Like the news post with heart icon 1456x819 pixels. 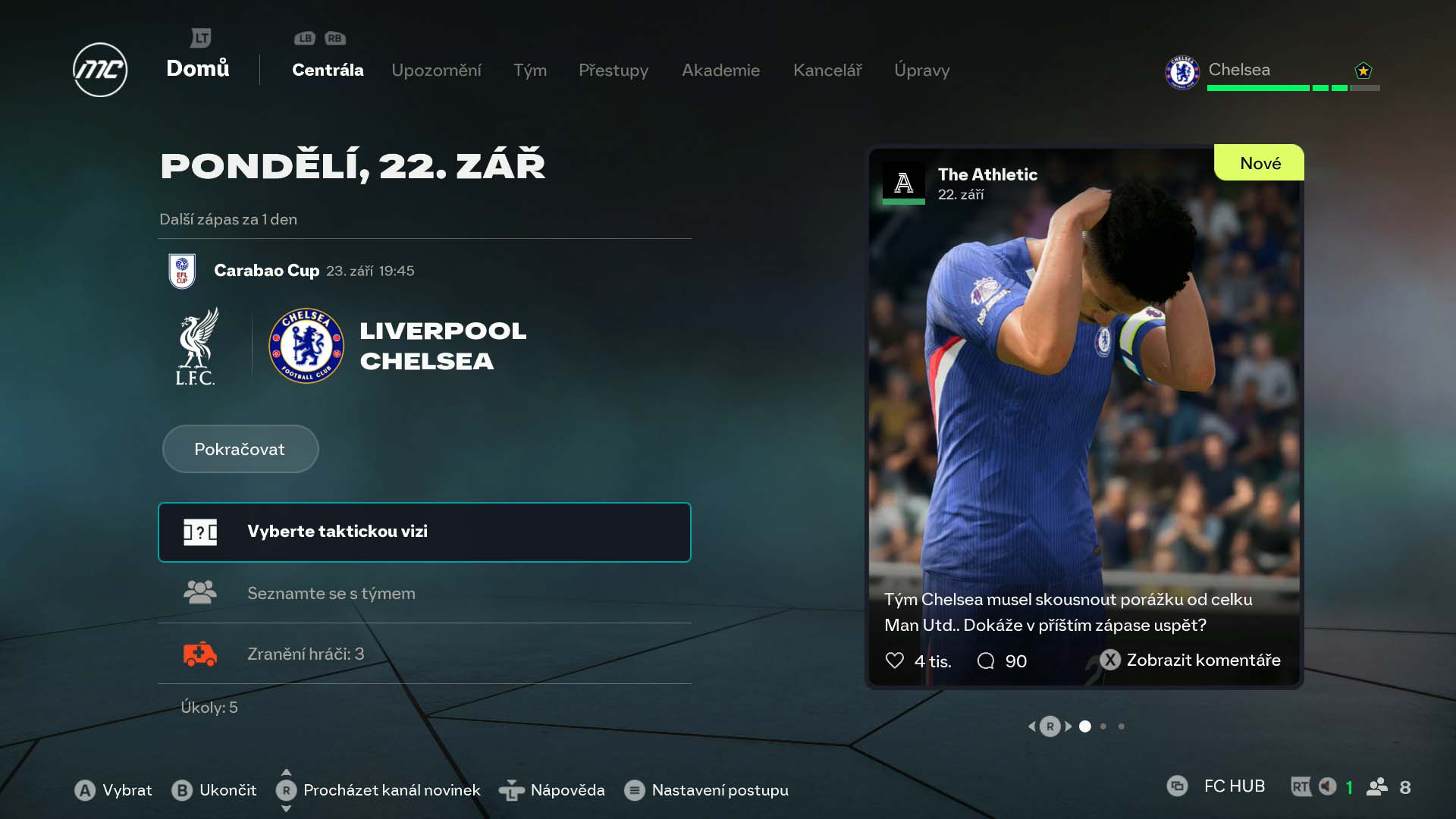click(895, 661)
